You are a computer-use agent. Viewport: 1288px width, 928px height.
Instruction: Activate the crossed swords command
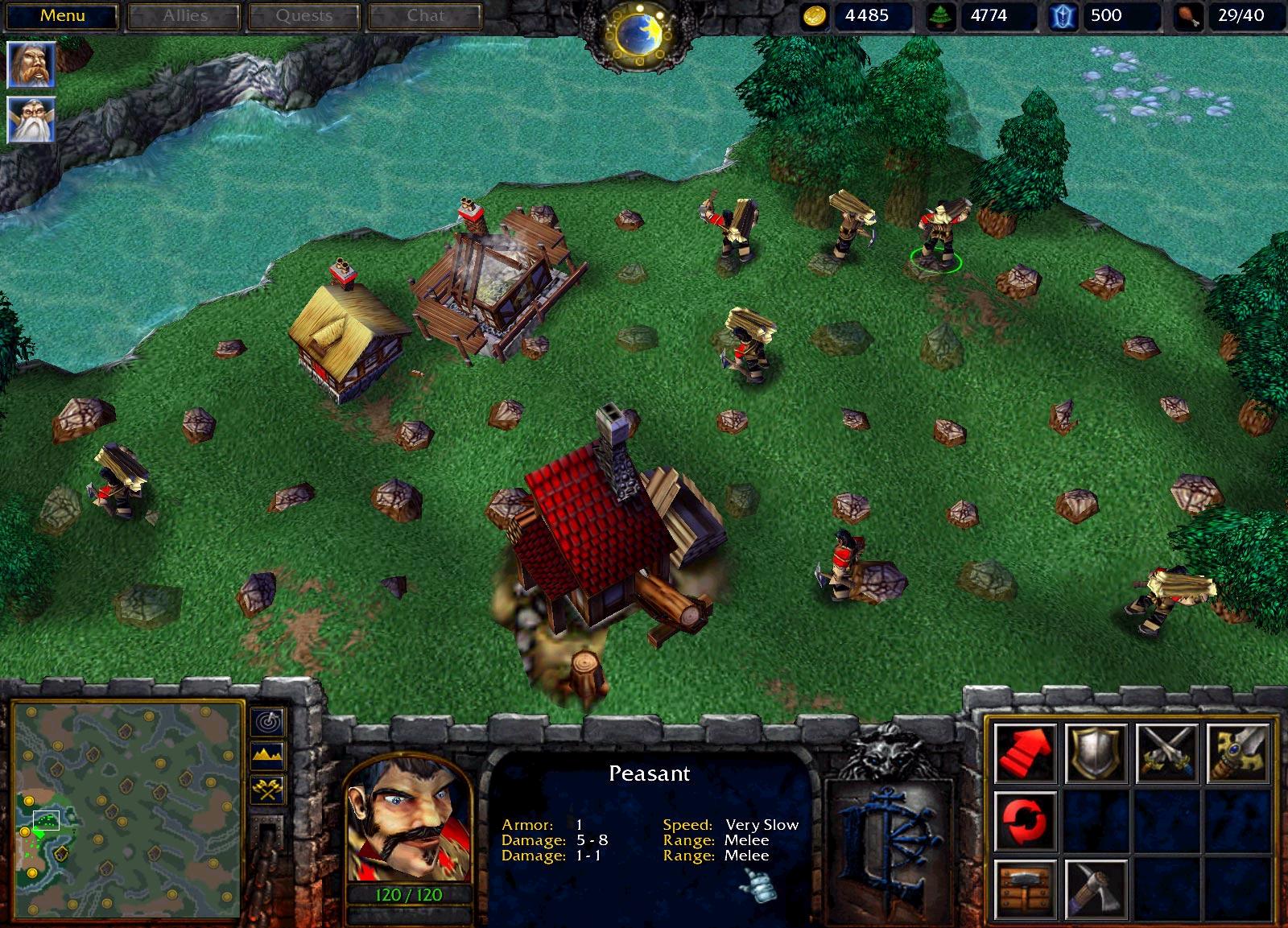[1166, 753]
